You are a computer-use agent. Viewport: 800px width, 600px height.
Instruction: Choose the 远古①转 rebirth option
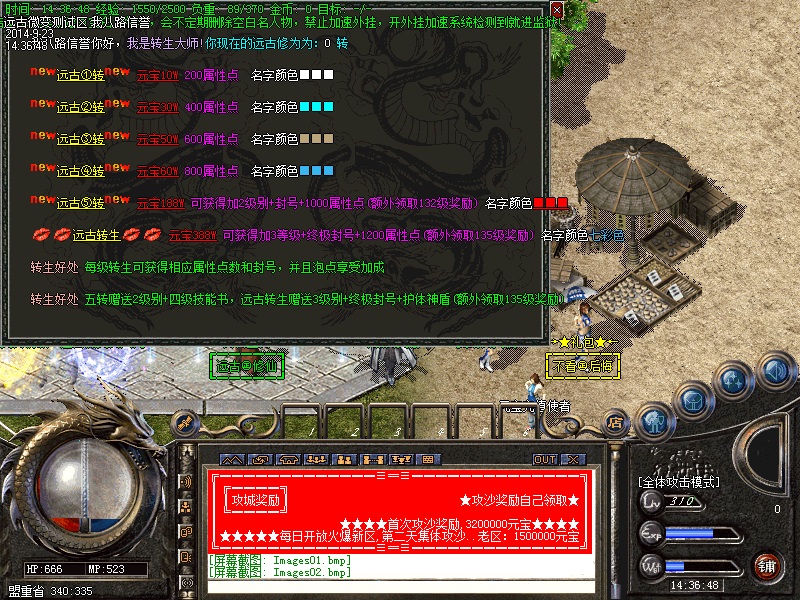coord(81,75)
